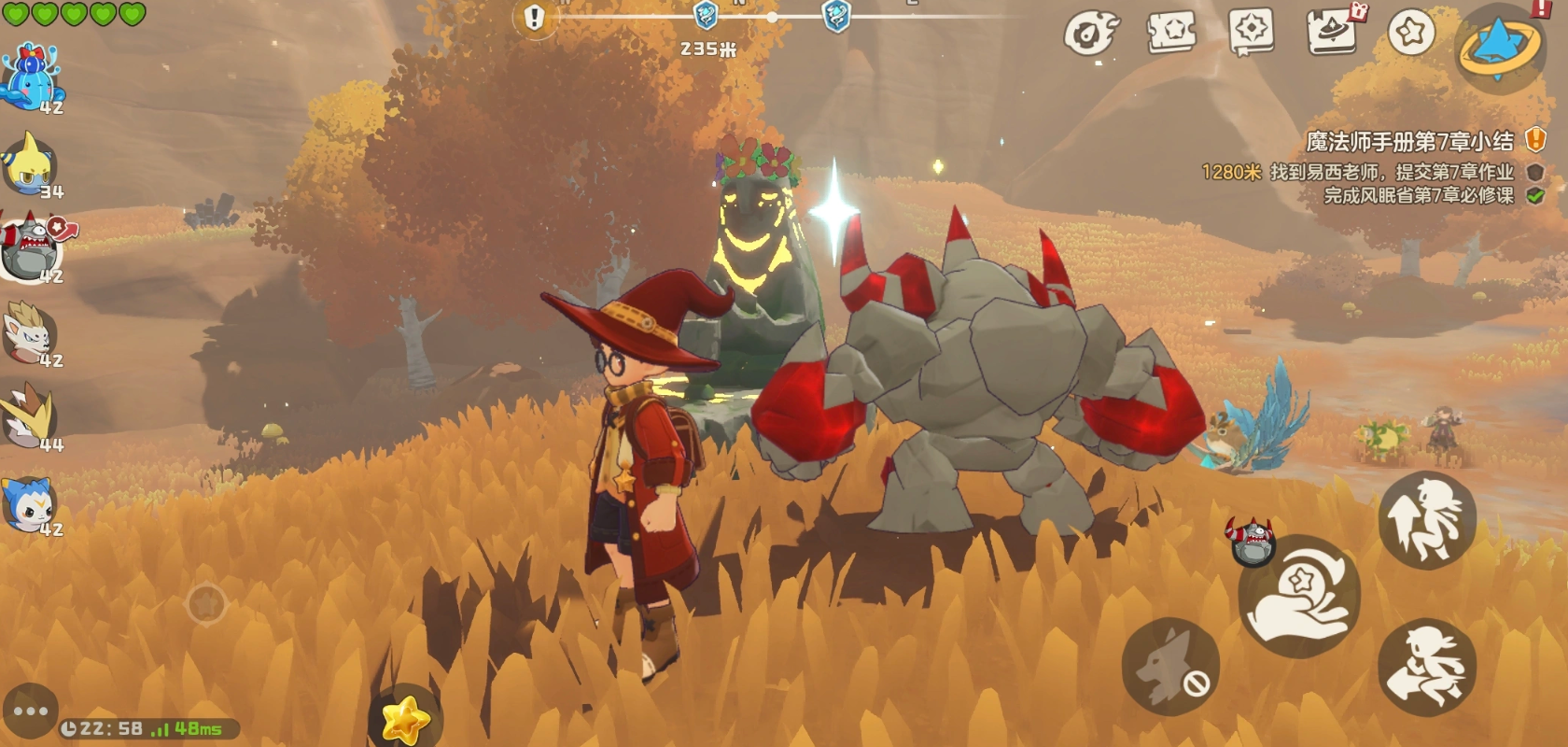Open the three-dot more options menu
Viewport: 1568px width, 747px height.
[x=30, y=712]
